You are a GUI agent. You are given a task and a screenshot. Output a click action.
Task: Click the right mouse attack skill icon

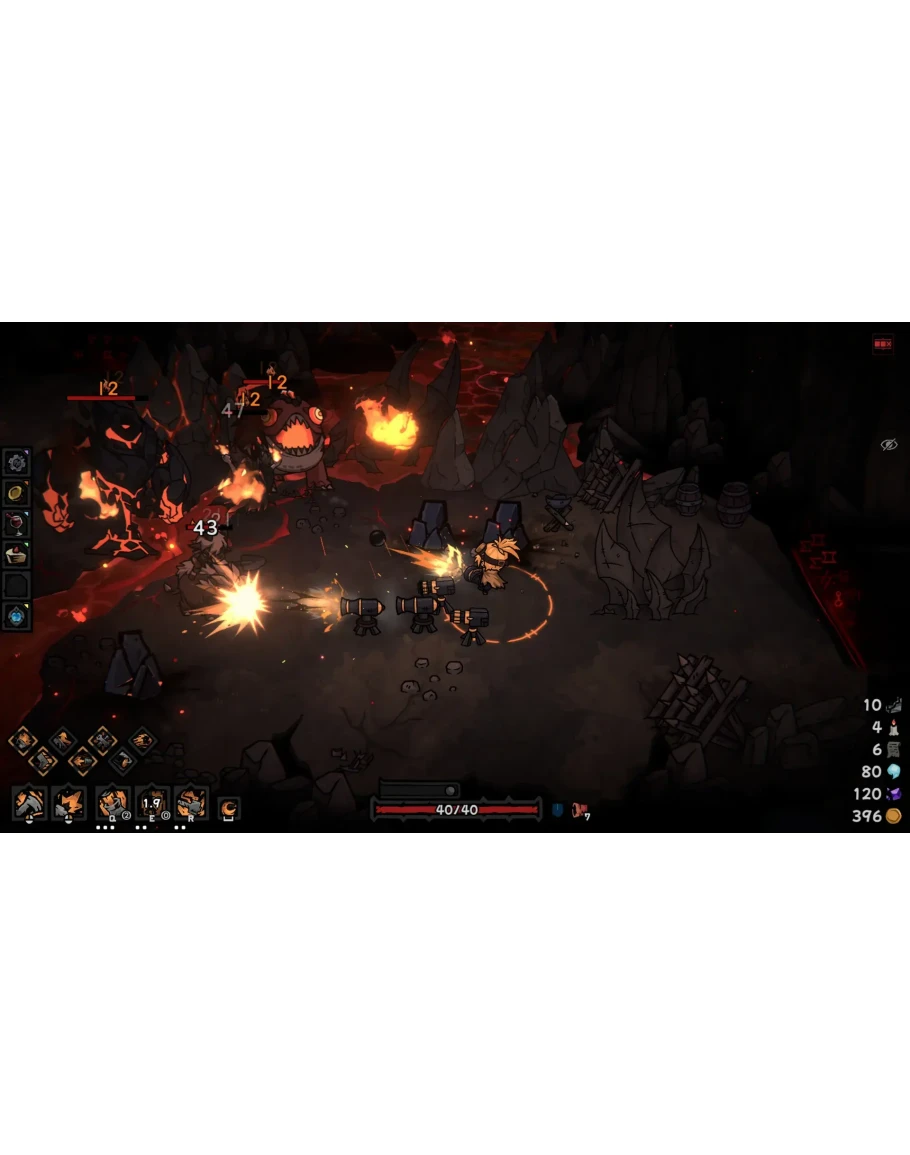69,803
